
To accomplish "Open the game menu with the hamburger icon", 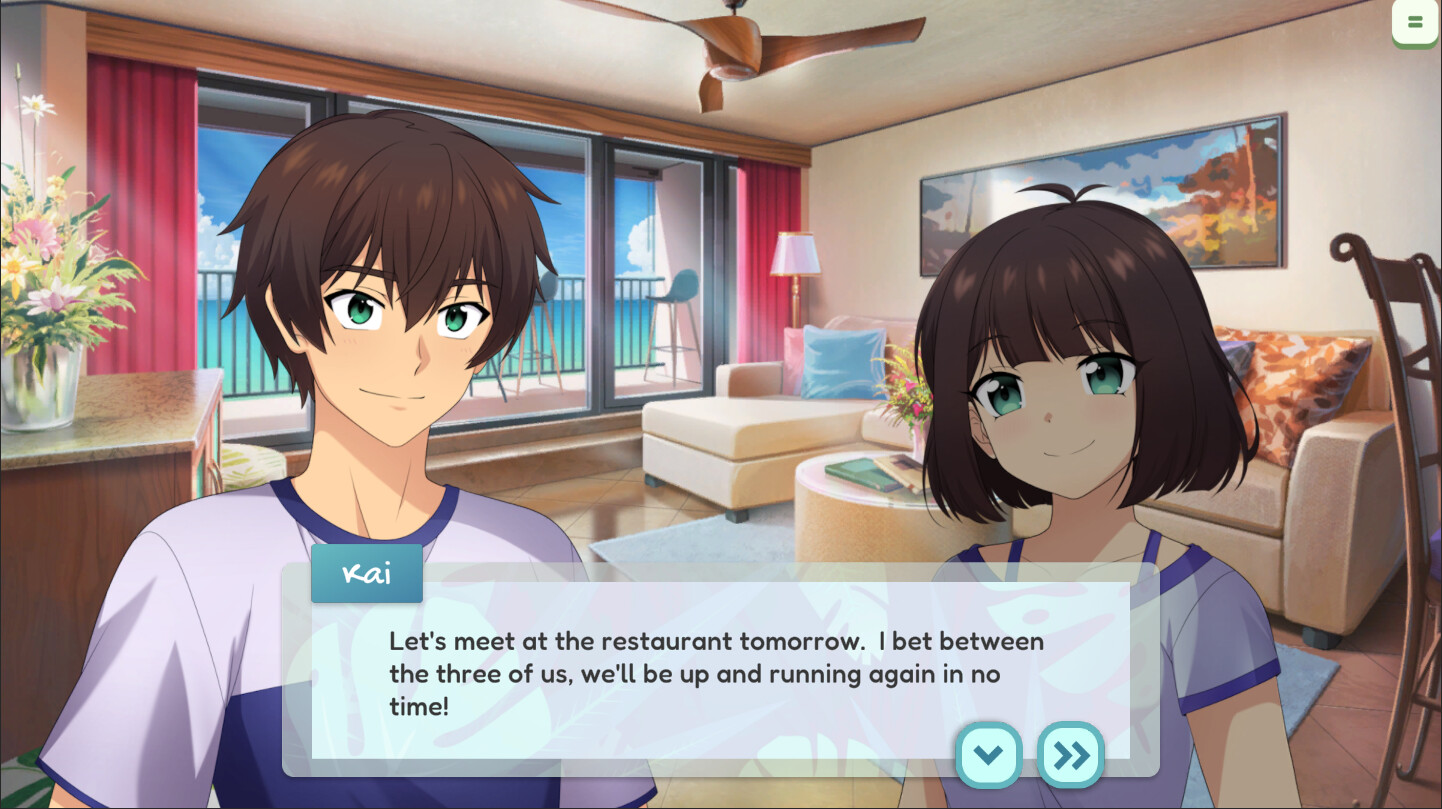I will coord(1415,21).
